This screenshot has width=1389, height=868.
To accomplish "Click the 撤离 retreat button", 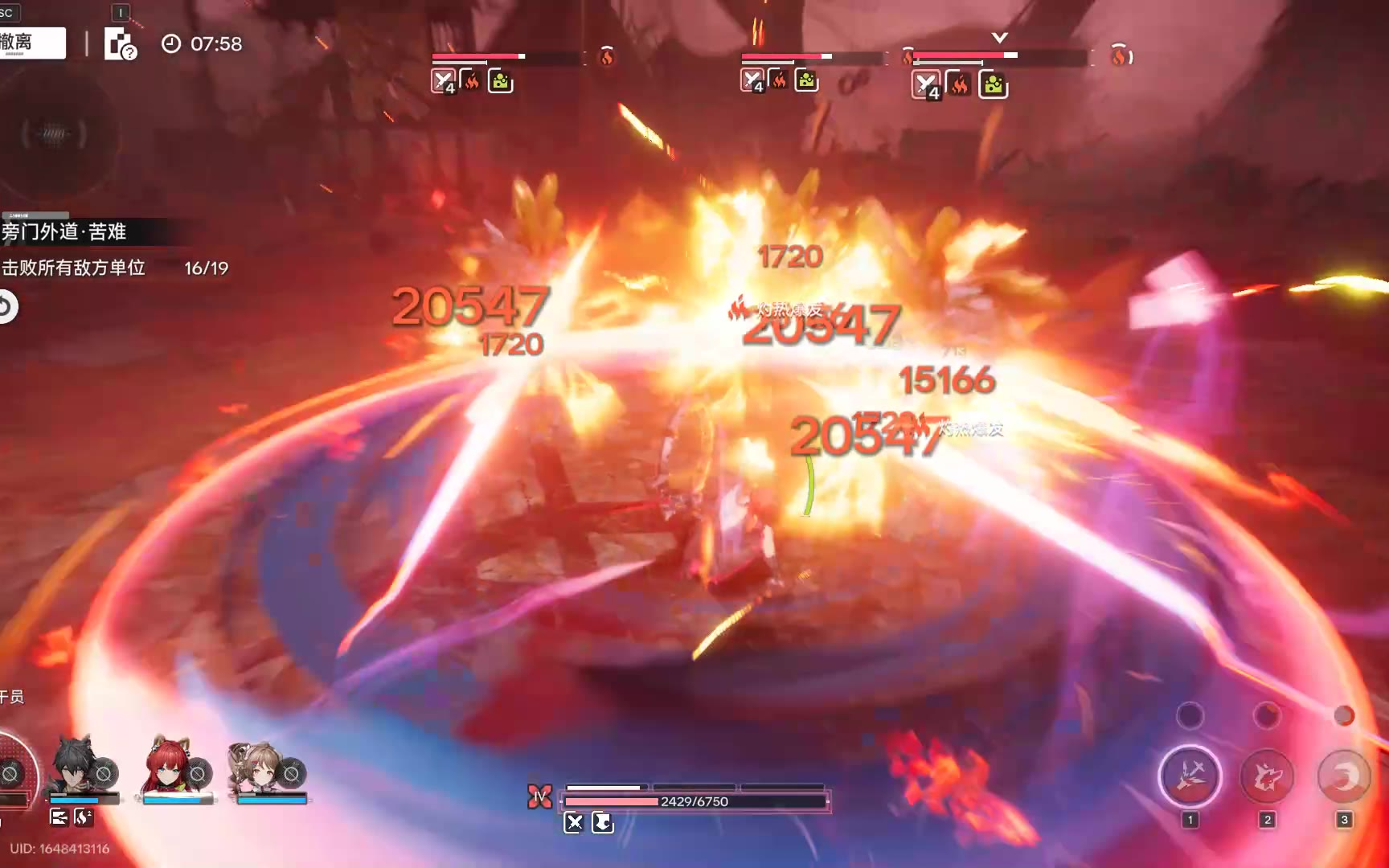I will click(x=31, y=43).
